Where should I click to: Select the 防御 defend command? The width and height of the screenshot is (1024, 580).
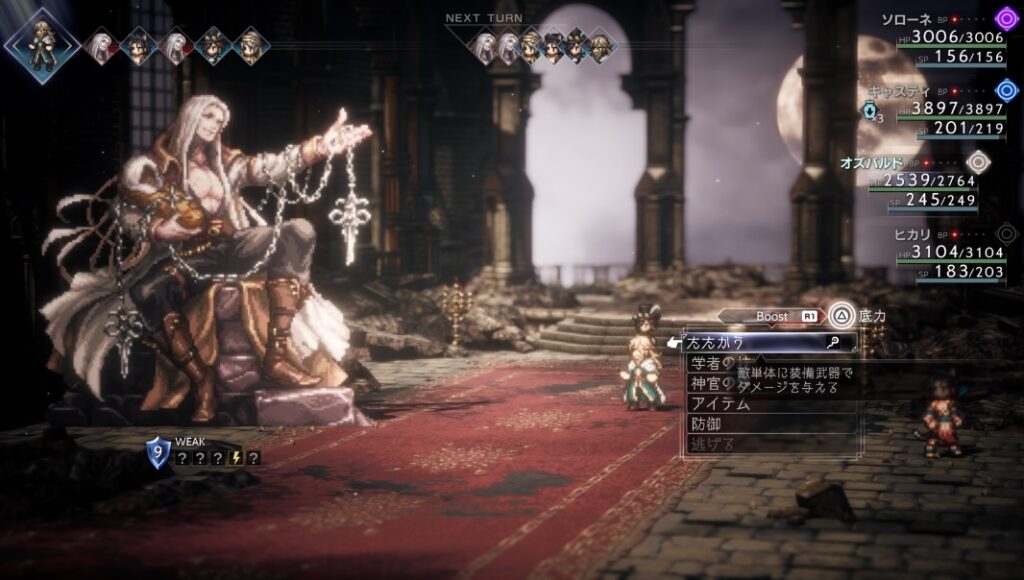[706, 424]
